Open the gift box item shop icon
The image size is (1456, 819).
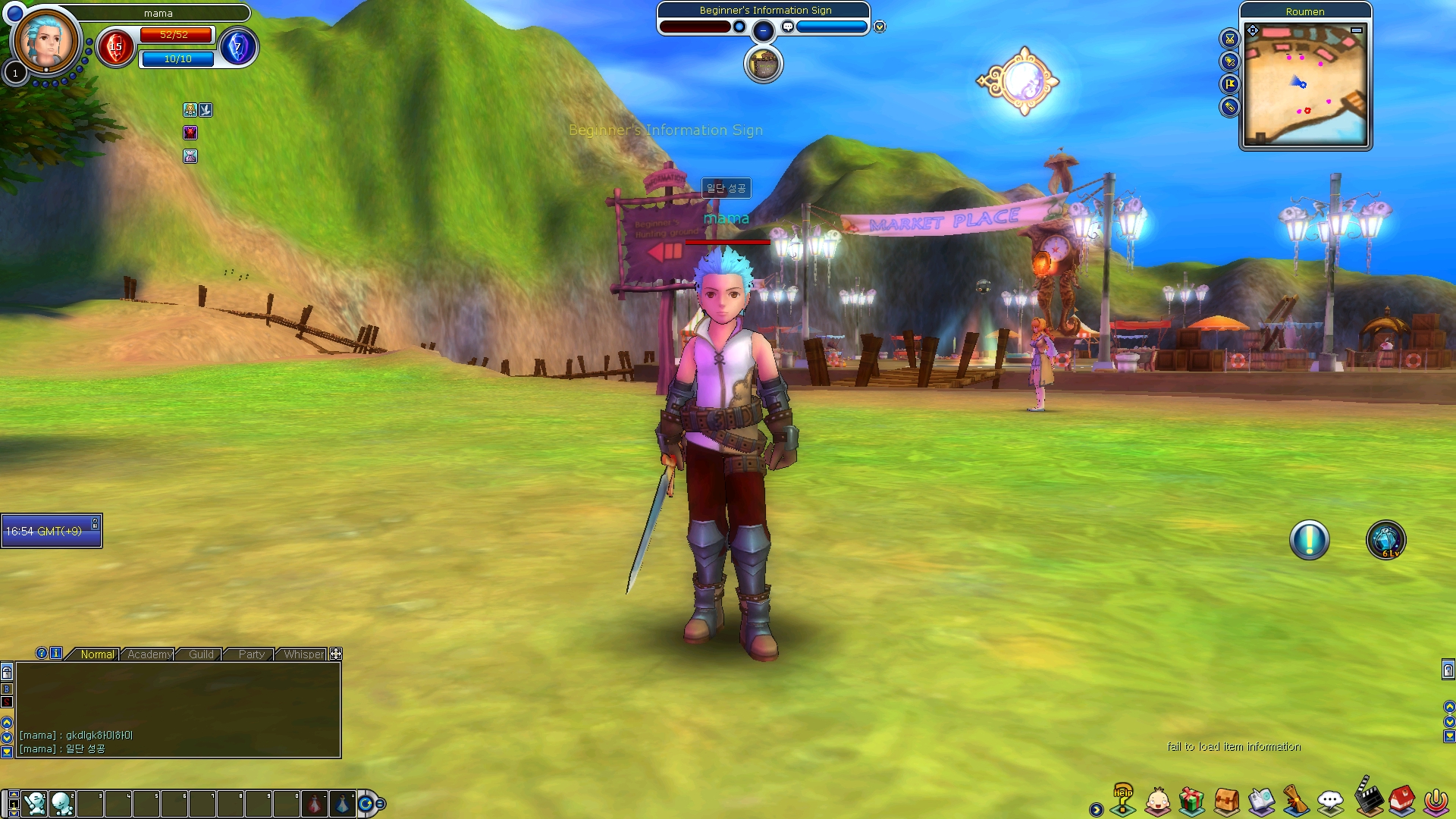1190,799
